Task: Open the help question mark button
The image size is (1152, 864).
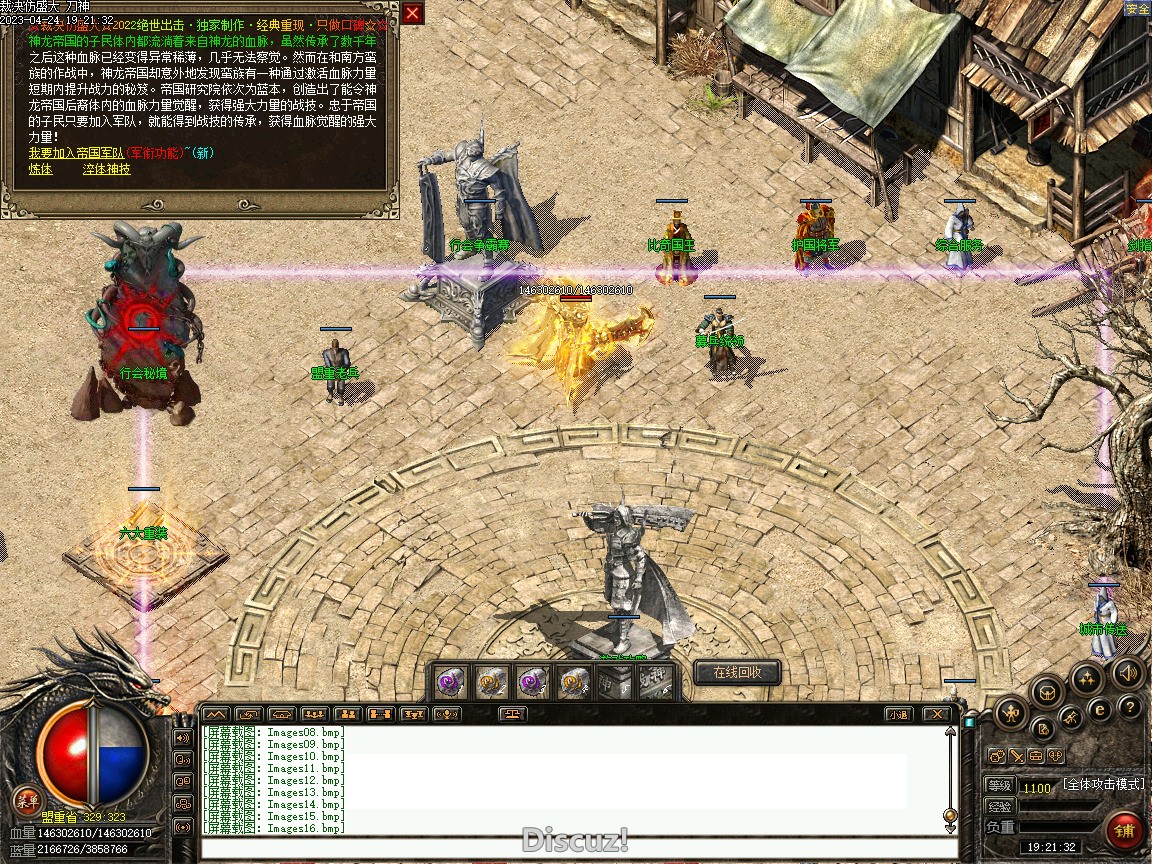Action: [x=1130, y=708]
